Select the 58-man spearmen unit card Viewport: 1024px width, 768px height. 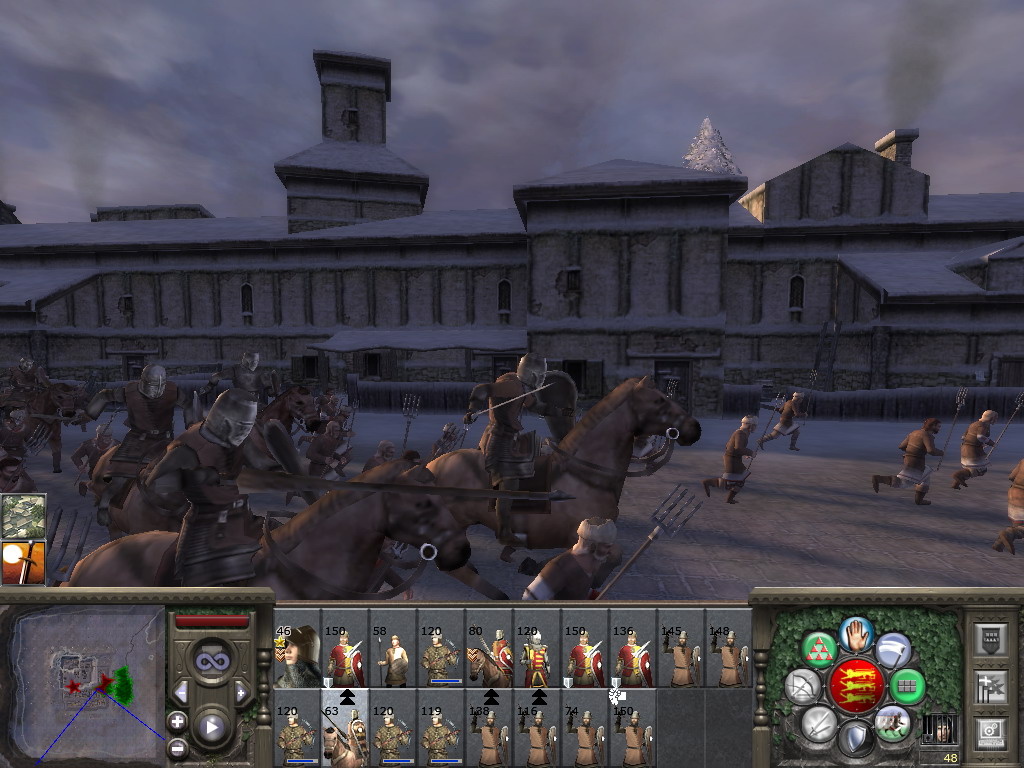(x=392, y=657)
